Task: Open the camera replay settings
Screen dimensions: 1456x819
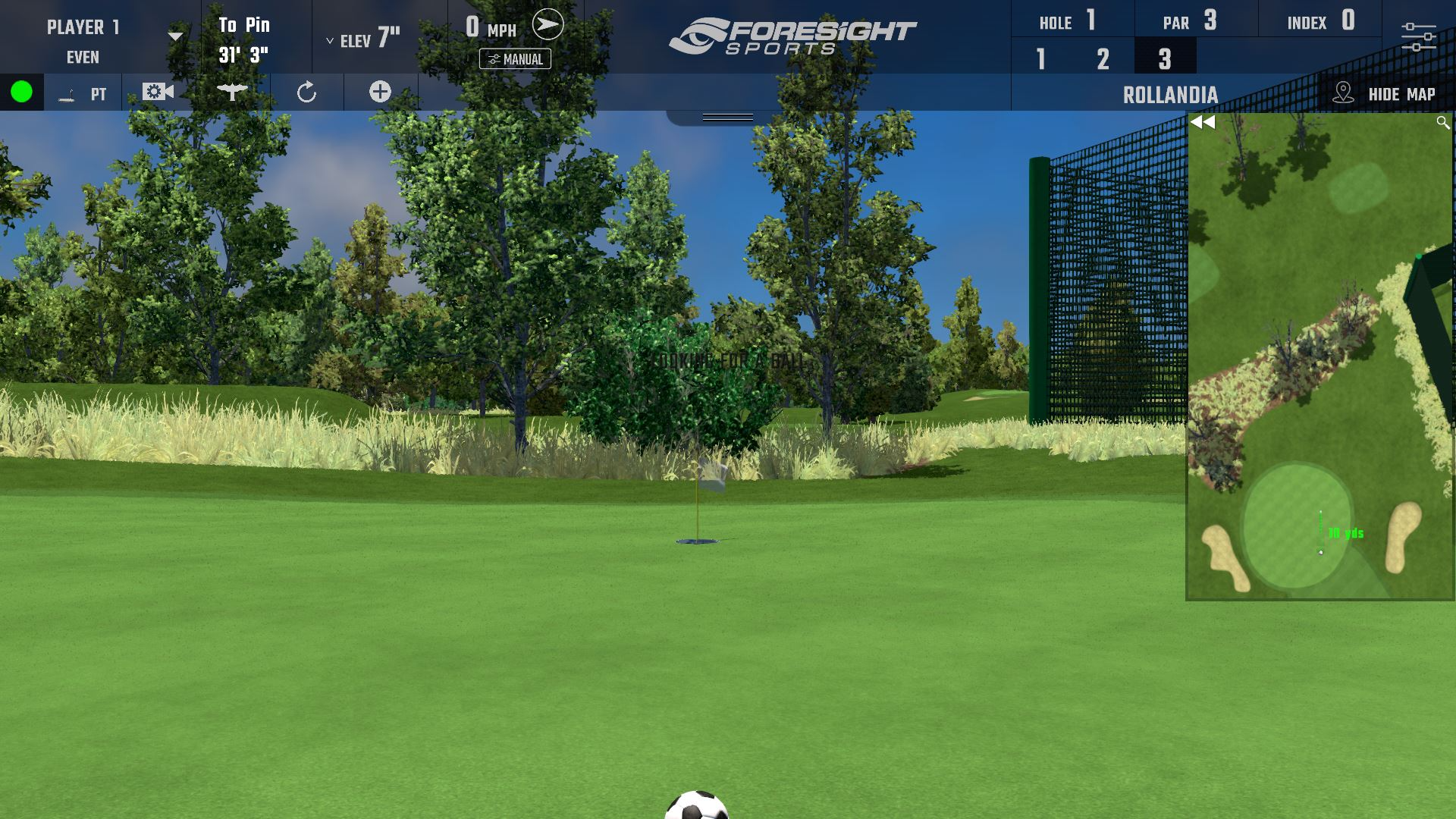Action: coord(157,92)
